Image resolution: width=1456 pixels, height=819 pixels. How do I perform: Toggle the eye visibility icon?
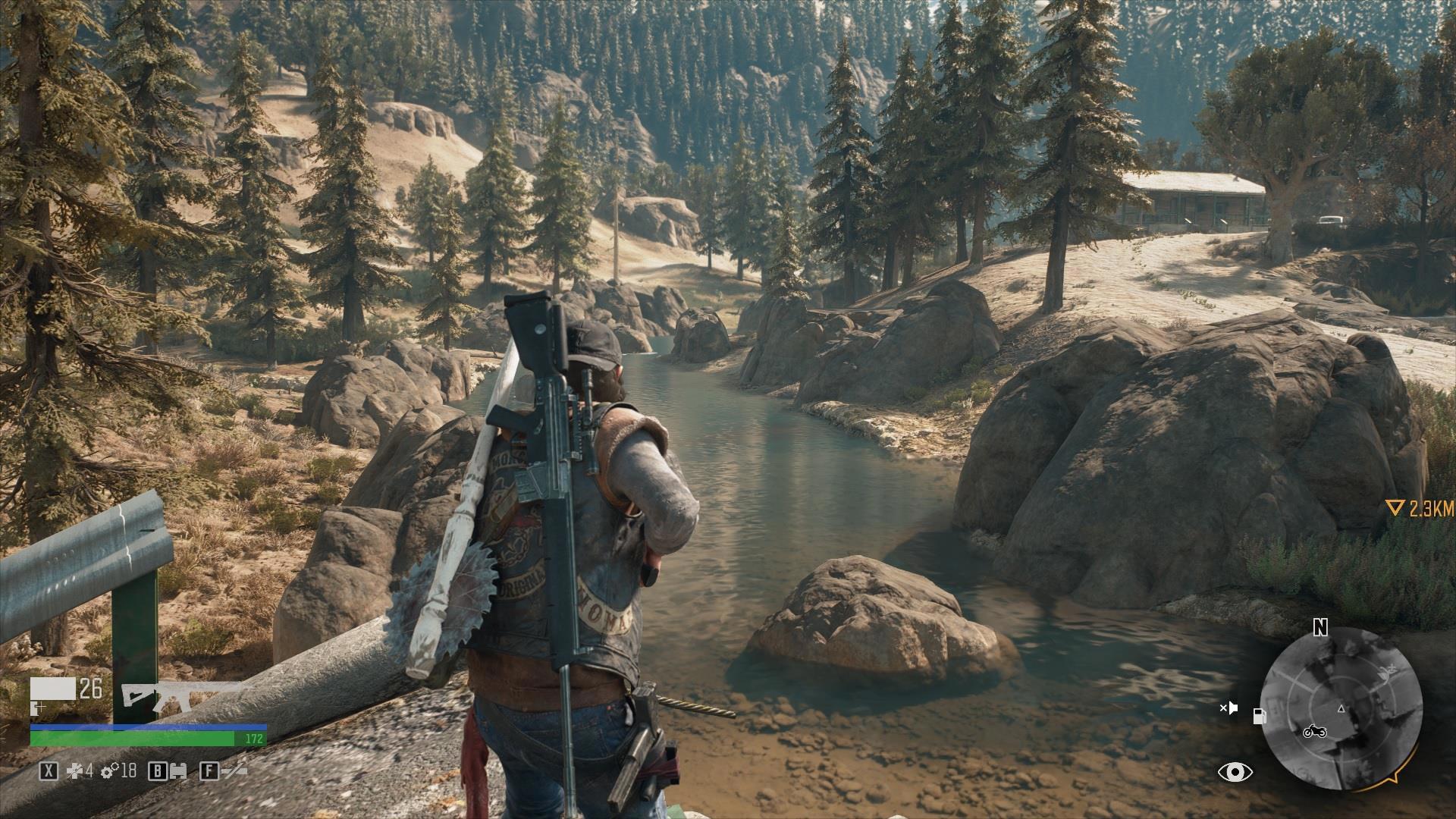click(x=1235, y=773)
